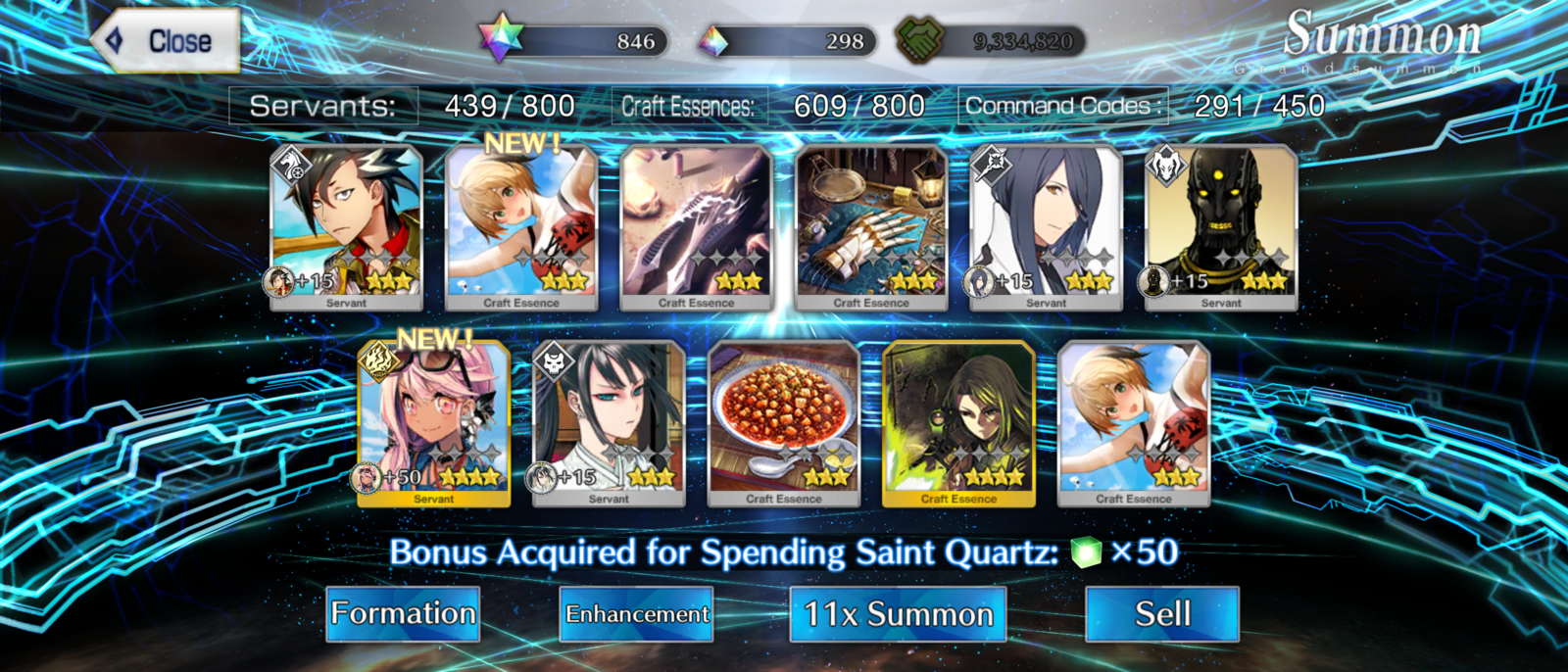This screenshot has height=672, width=1568.
Task: Open the NEW pink-haired four-star servant
Action: coord(434,423)
